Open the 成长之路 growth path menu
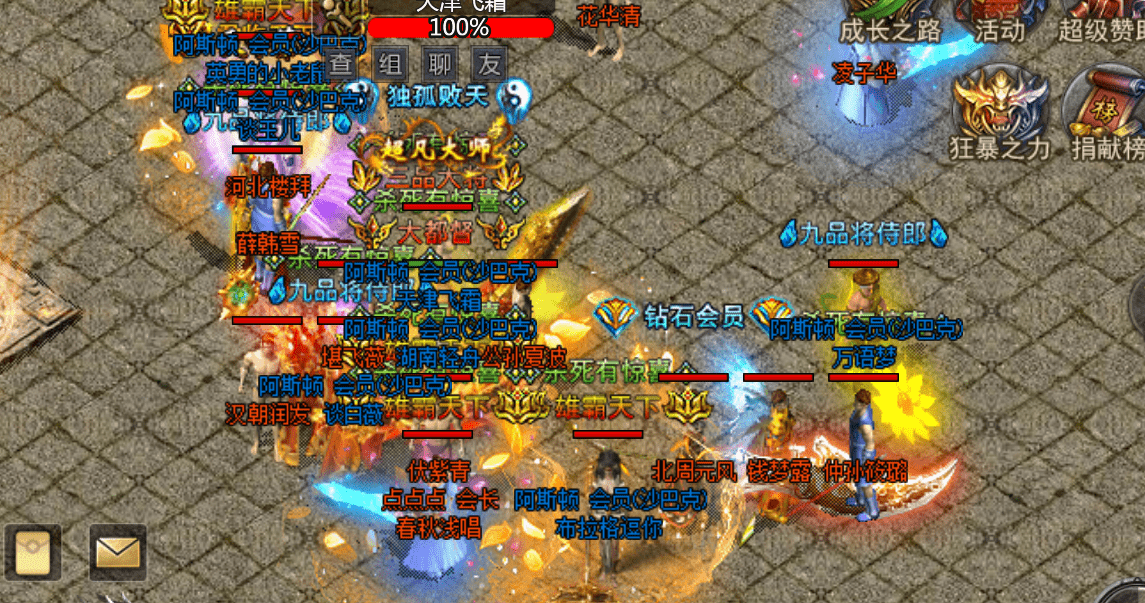Screen dimensions: 1145x603 coord(890,22)
